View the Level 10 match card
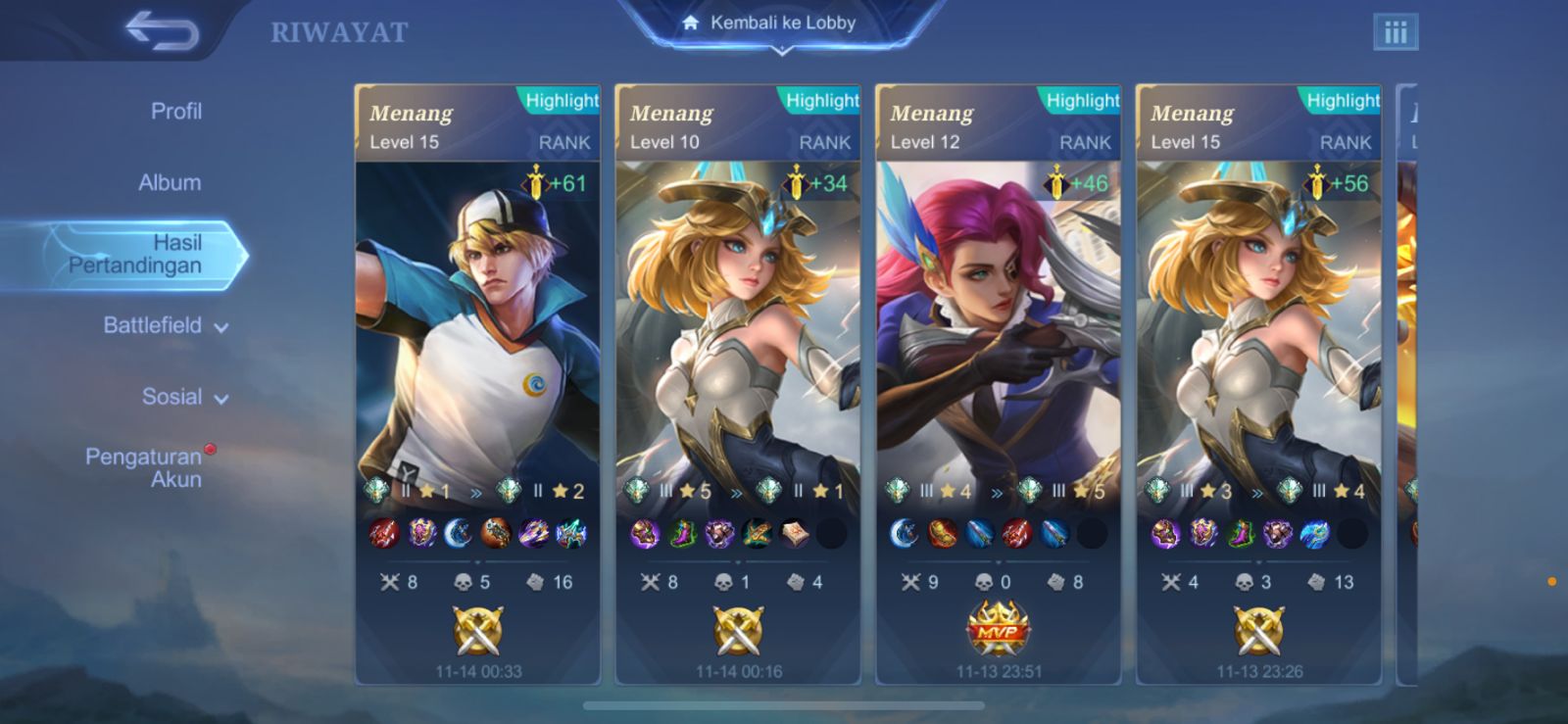1568x724 pixels. click(x=737, y=392)
